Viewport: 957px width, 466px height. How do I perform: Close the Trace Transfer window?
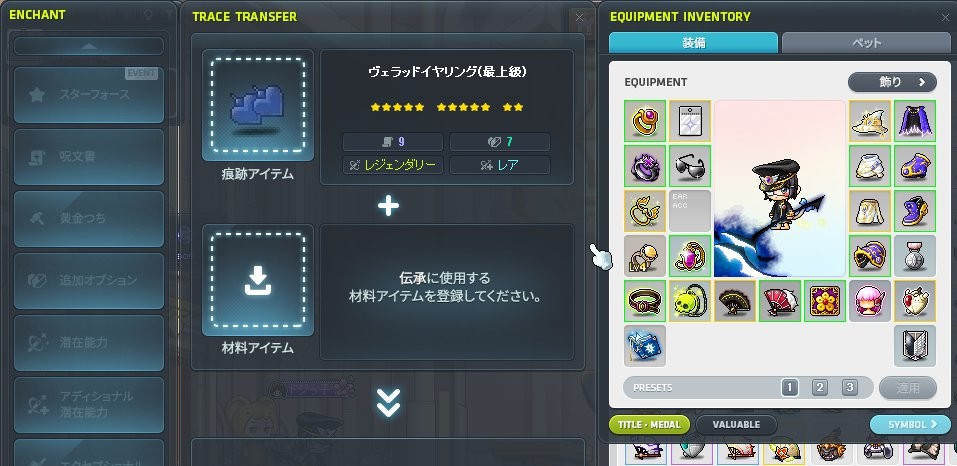pyautogui.click(x=580, y=17)
